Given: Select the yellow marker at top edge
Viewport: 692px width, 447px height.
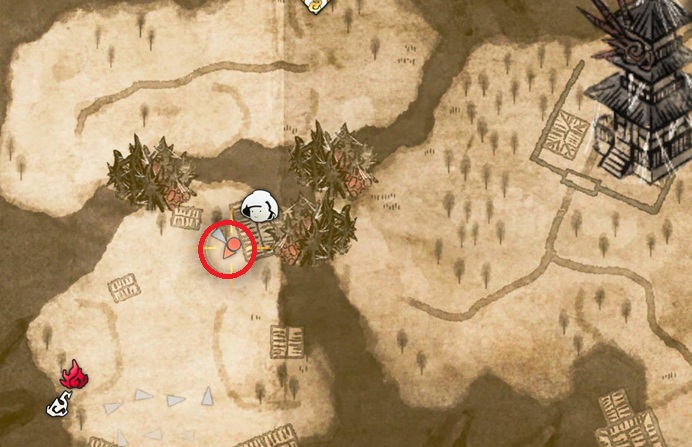Looking at the screenshot, I should coord(315,5).
